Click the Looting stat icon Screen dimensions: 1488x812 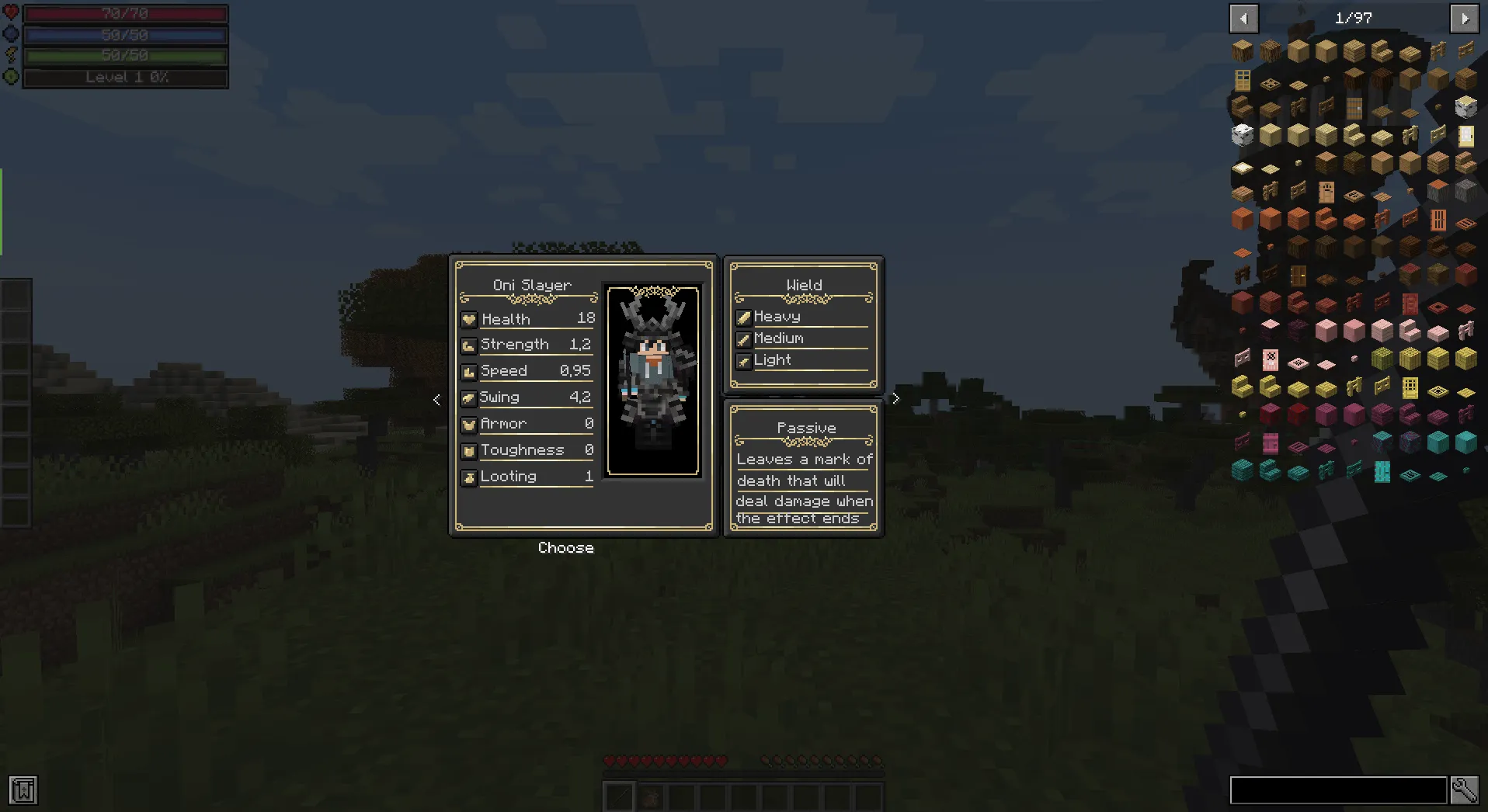(x=469, y=477)
